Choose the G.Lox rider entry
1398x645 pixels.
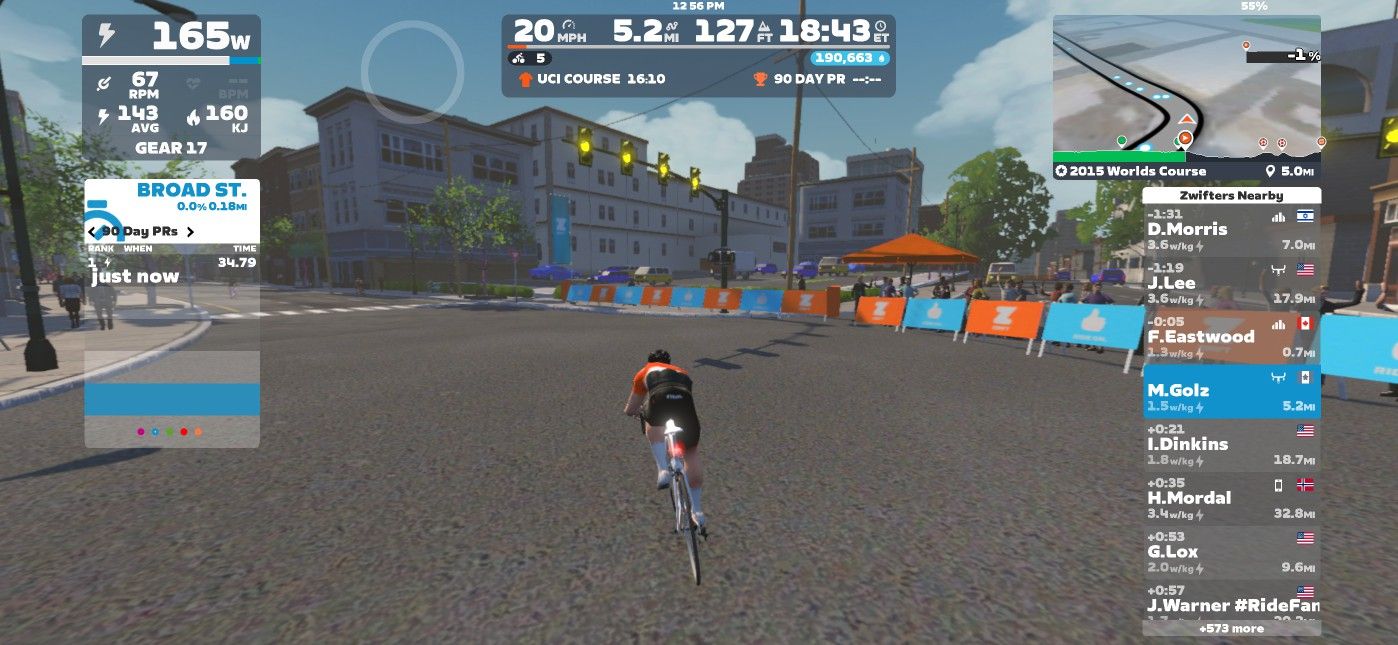(1231, 552)
